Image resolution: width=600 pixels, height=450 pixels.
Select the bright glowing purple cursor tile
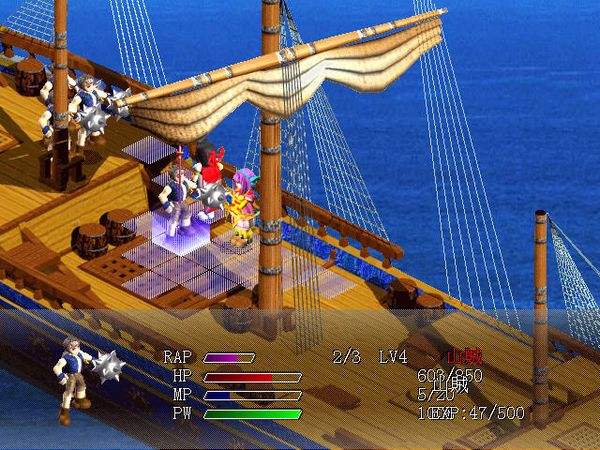[176, 226]
